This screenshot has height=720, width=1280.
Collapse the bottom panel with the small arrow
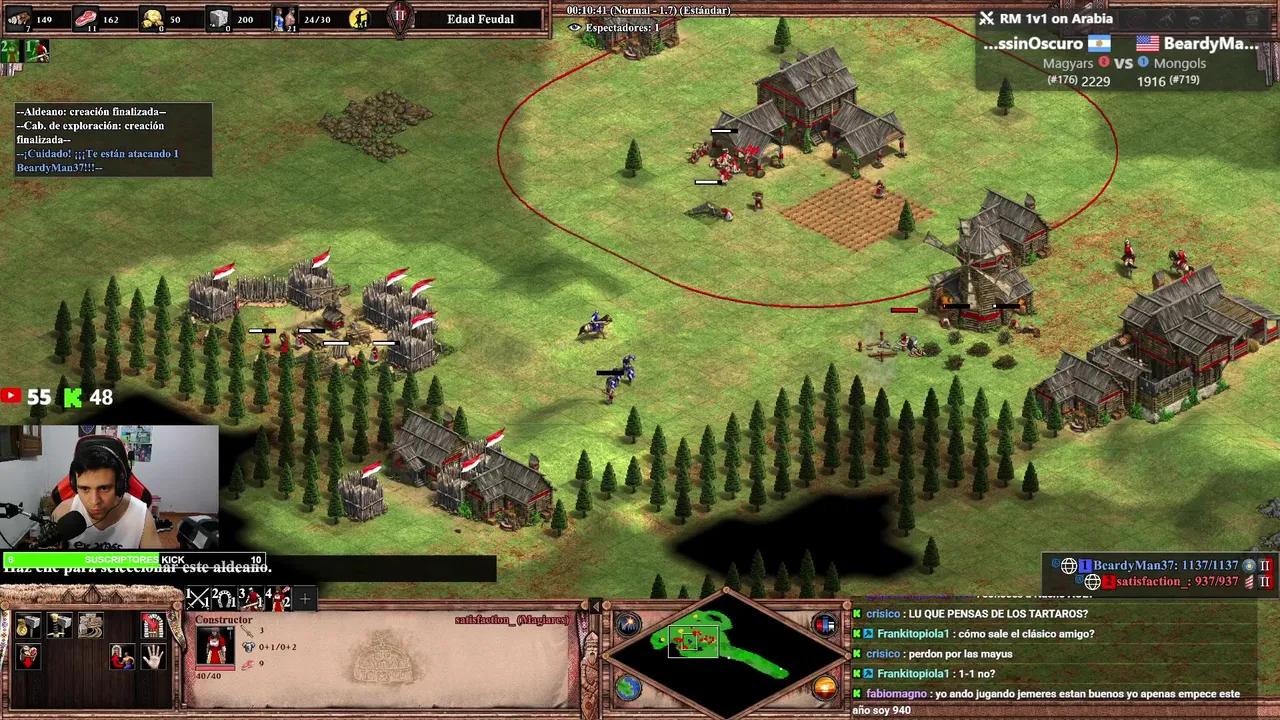(596, 606)
